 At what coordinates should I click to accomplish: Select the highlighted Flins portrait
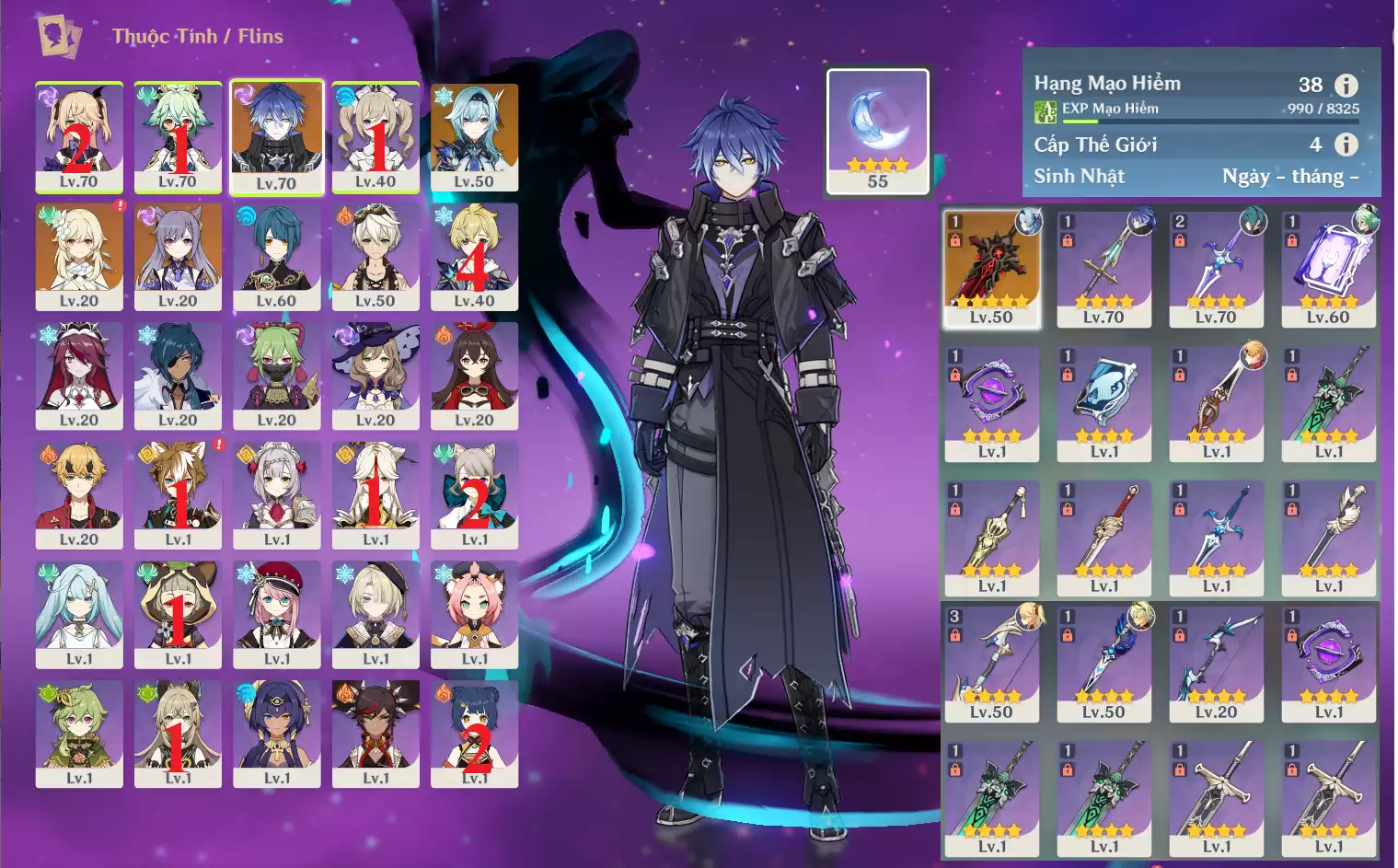(276, 136)
